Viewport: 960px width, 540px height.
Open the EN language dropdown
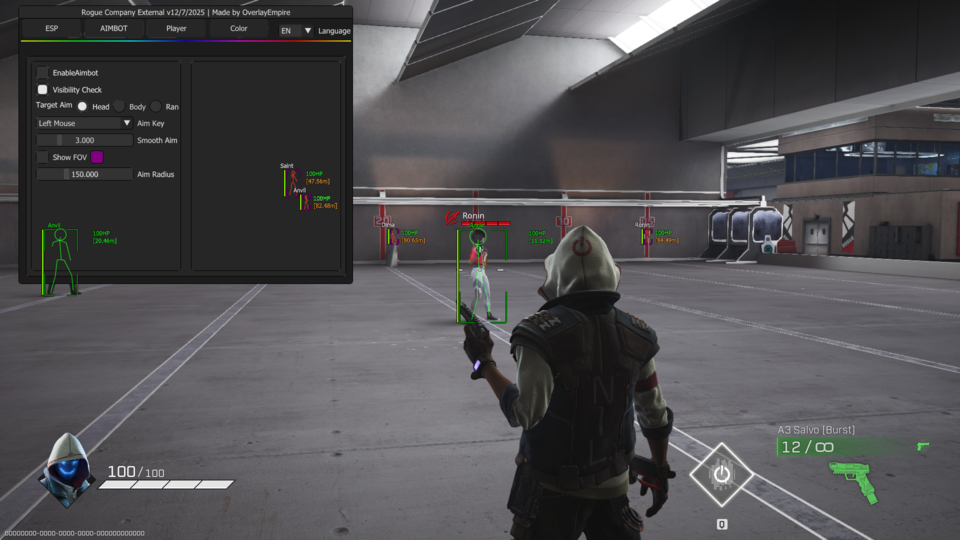(296, 31)
